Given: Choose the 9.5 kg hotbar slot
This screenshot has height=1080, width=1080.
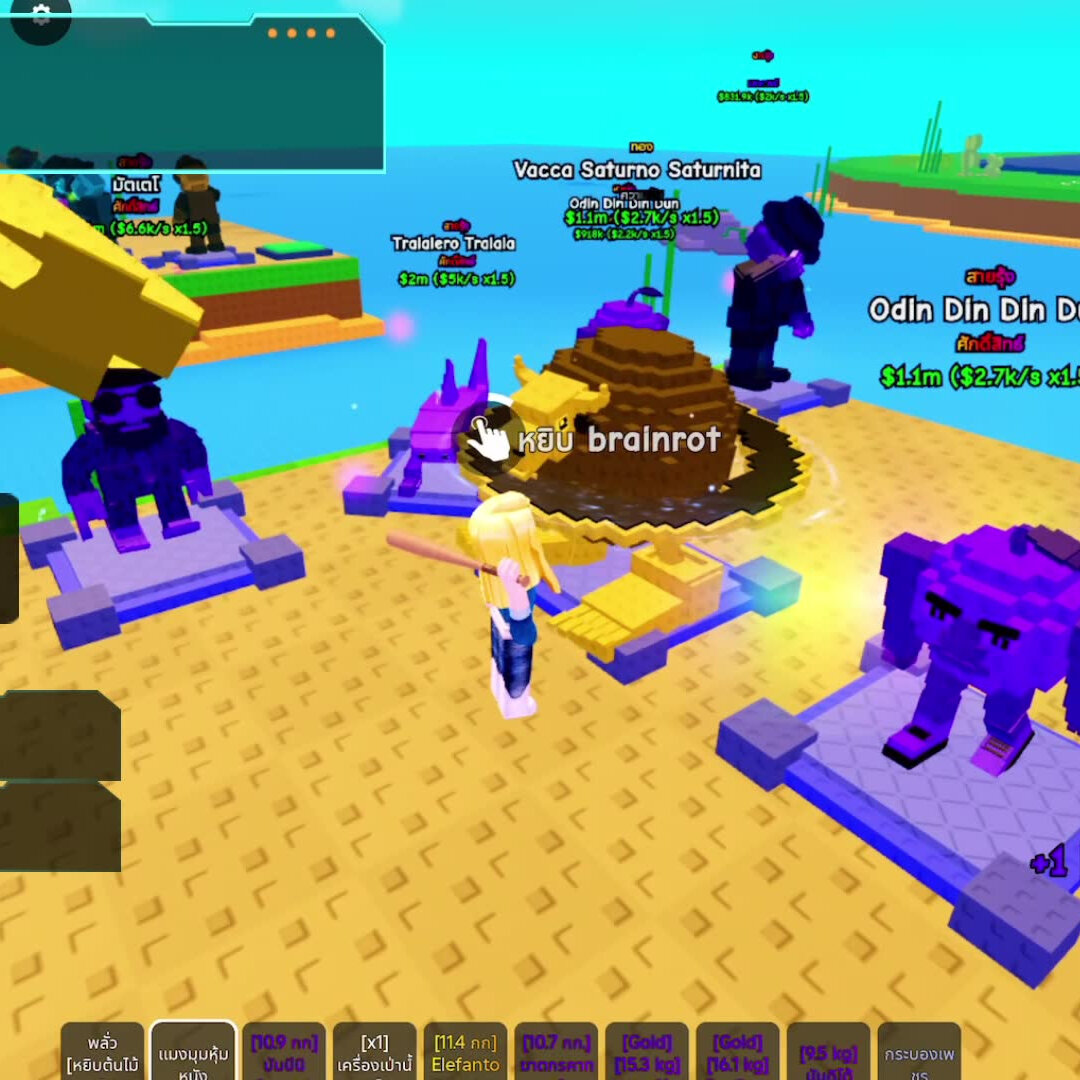Looking at the screenshot, I should click(828, 1052).
